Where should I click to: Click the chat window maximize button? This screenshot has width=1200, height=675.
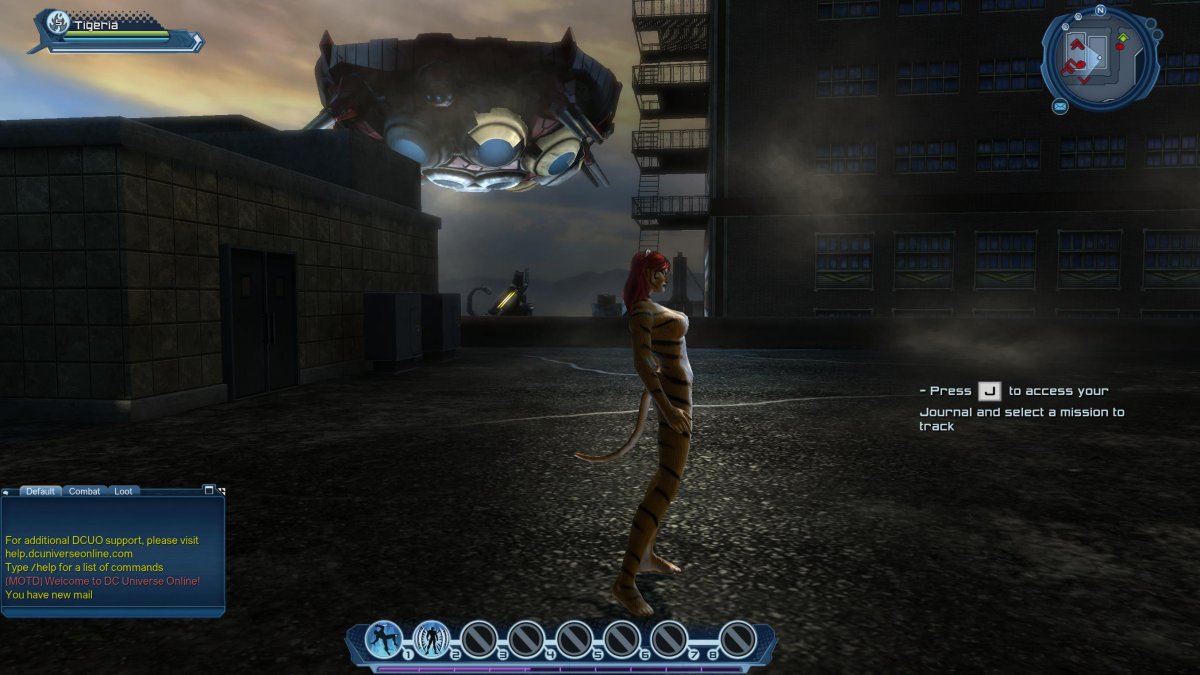(x=209, y=490)
